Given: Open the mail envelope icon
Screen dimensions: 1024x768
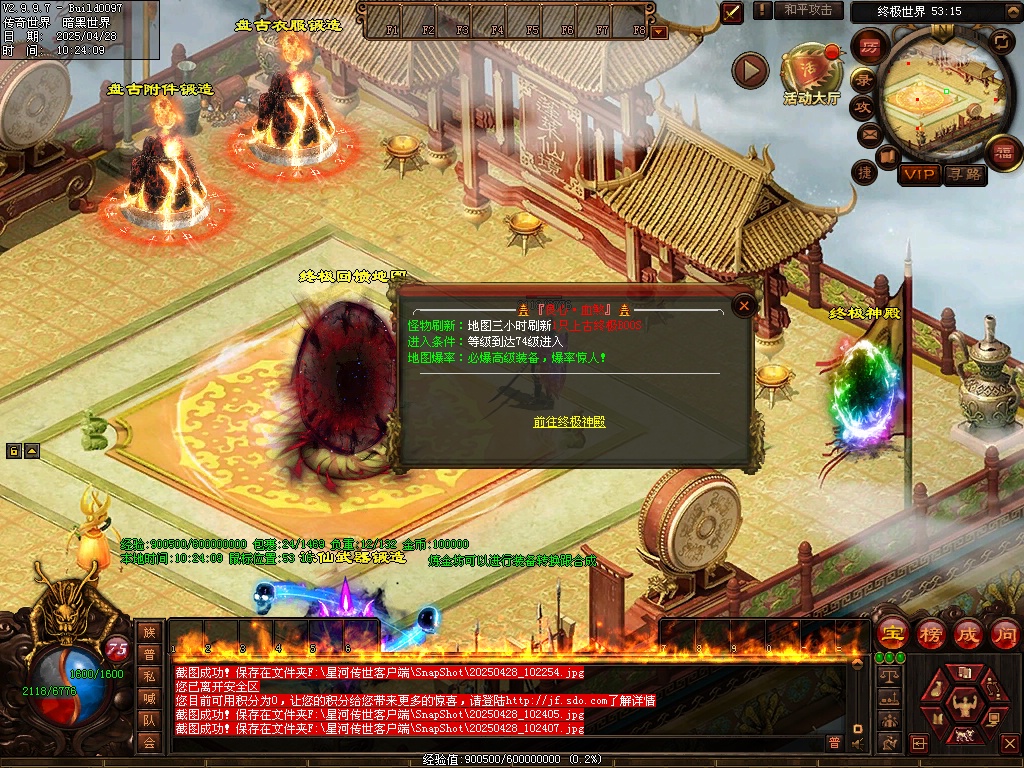Looking at the screenshot, I should tap(868, 133).
